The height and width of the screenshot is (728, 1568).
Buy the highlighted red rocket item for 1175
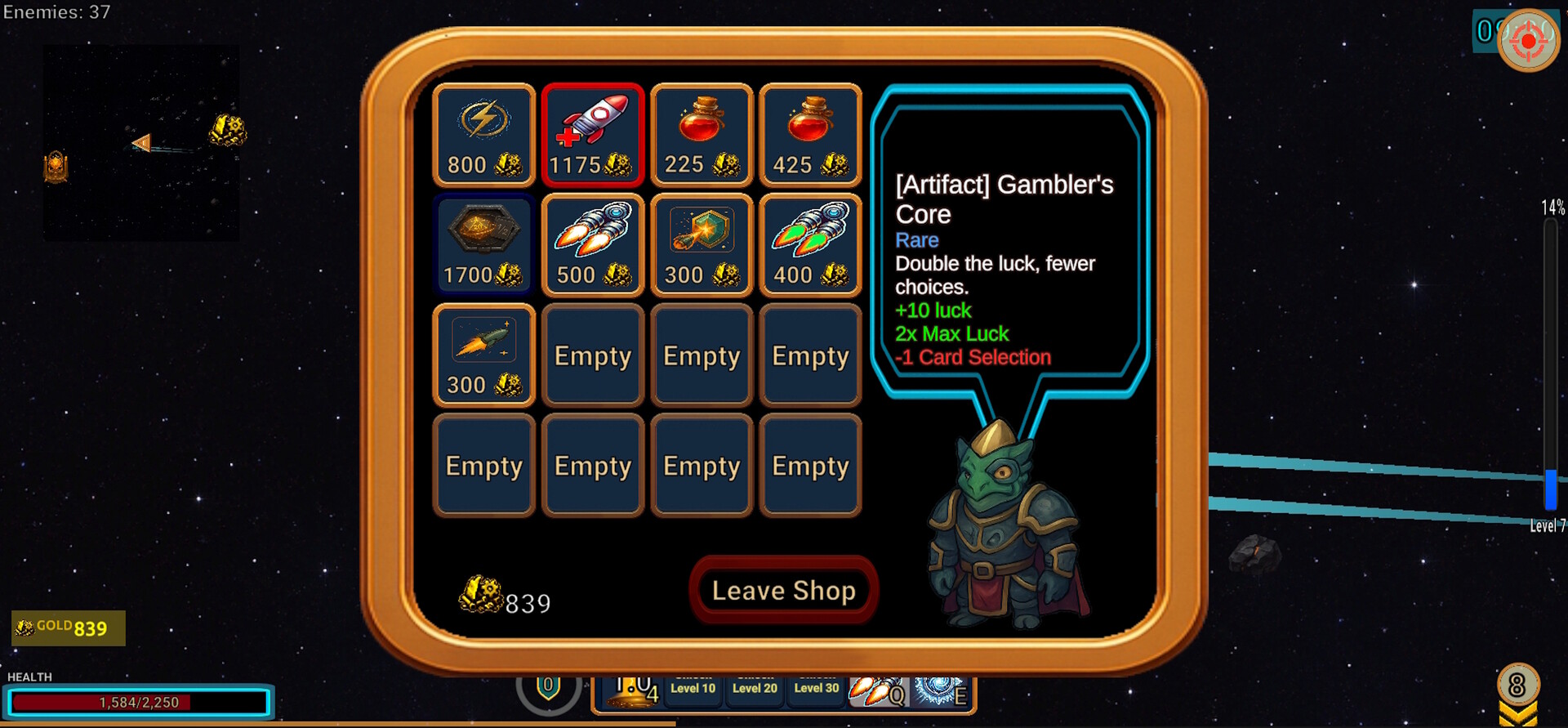pos(592,135)
